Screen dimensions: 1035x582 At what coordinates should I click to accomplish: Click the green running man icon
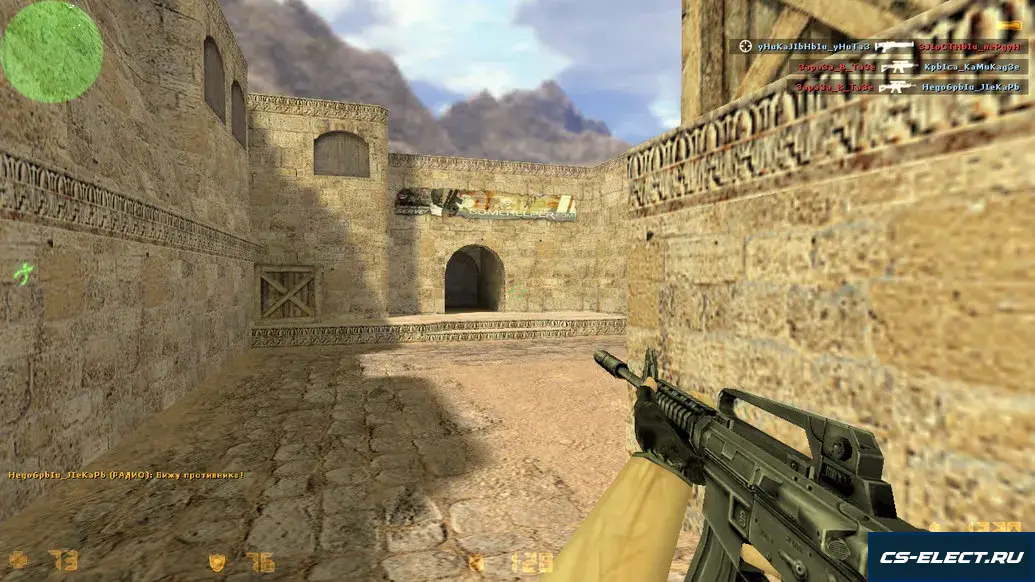(x=23, y=274)
